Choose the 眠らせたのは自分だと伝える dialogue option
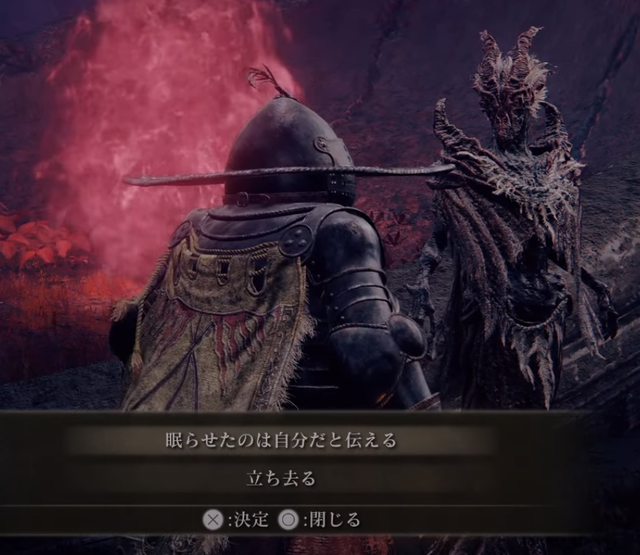Viewport: 640px width, 555px height. pyautogui.click(x=288, y=439)
